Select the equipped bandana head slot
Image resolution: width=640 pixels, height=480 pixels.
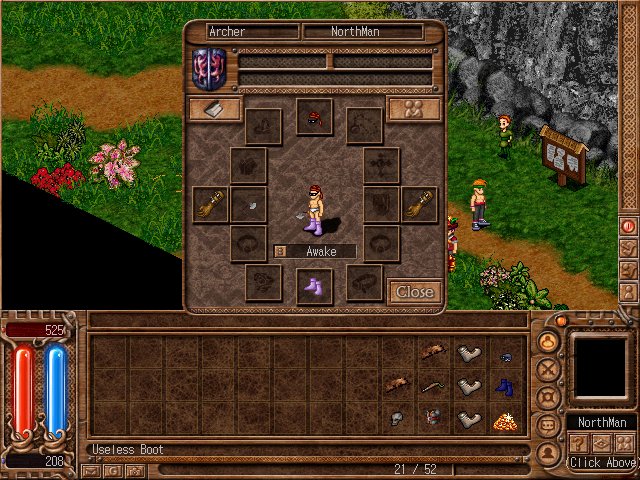[x=314, y=117]
